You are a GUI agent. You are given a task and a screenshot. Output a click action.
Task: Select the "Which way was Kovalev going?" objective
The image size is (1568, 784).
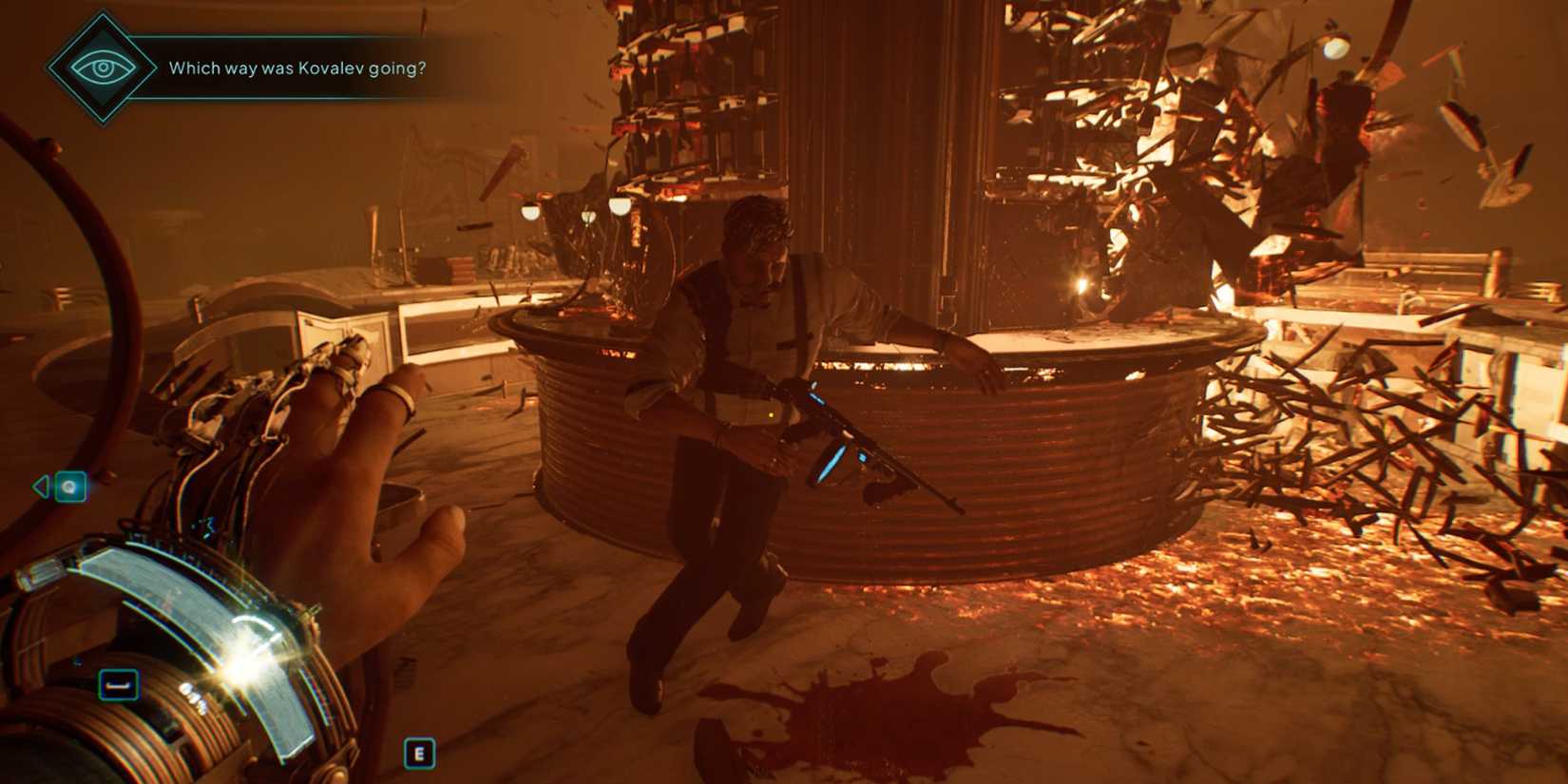click(x=296, y=68)
